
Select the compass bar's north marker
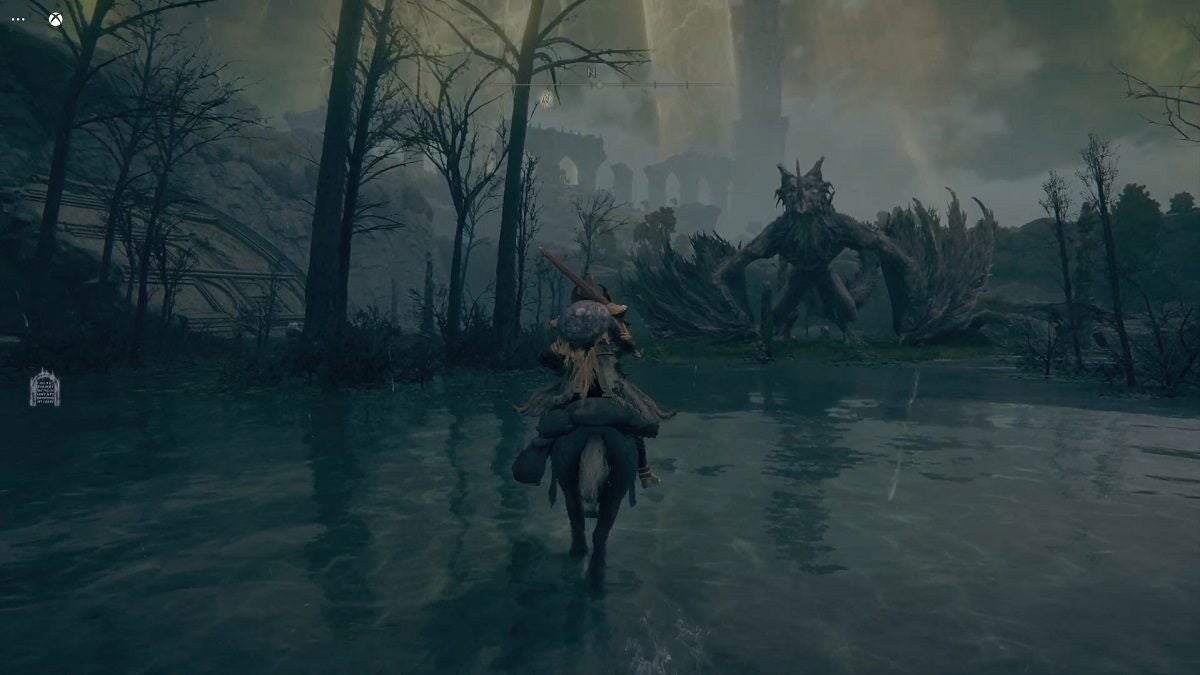[593, 72]
